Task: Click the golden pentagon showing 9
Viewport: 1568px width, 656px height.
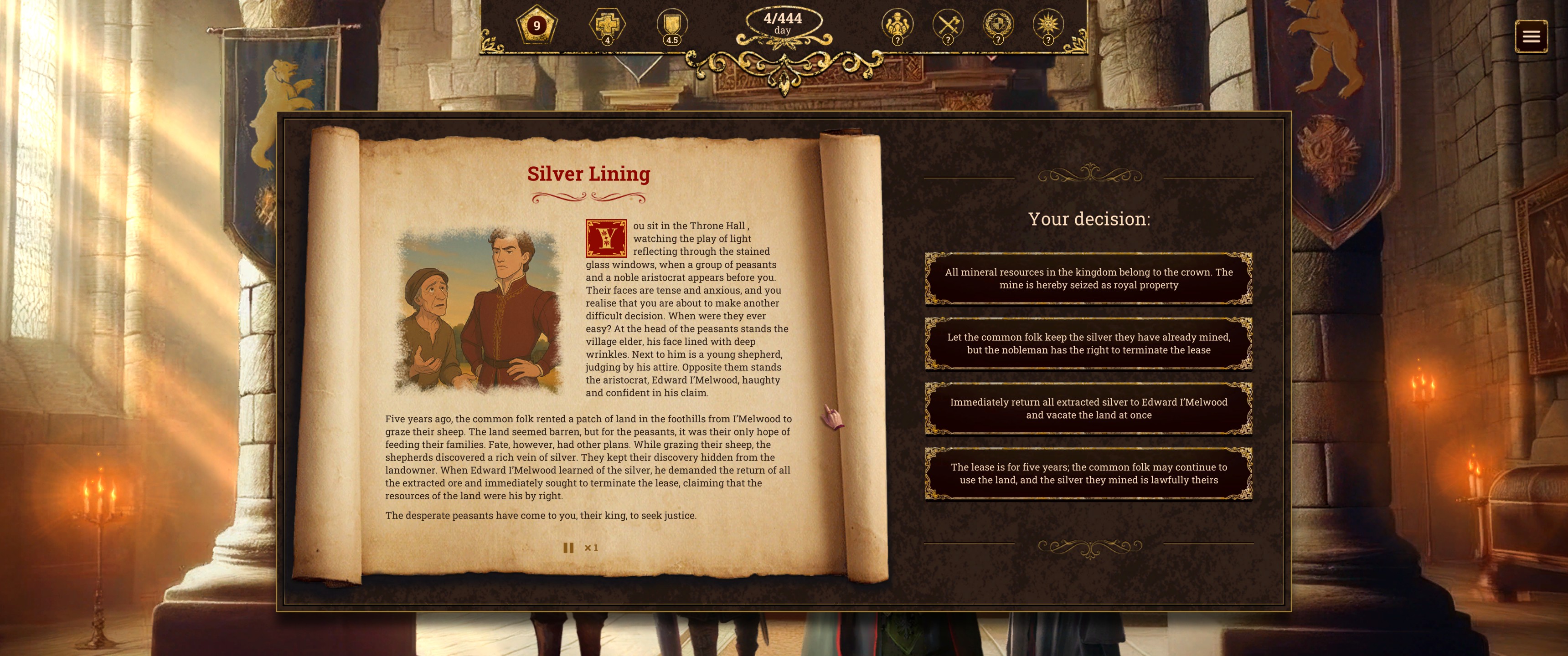Action: coord(536,26)
